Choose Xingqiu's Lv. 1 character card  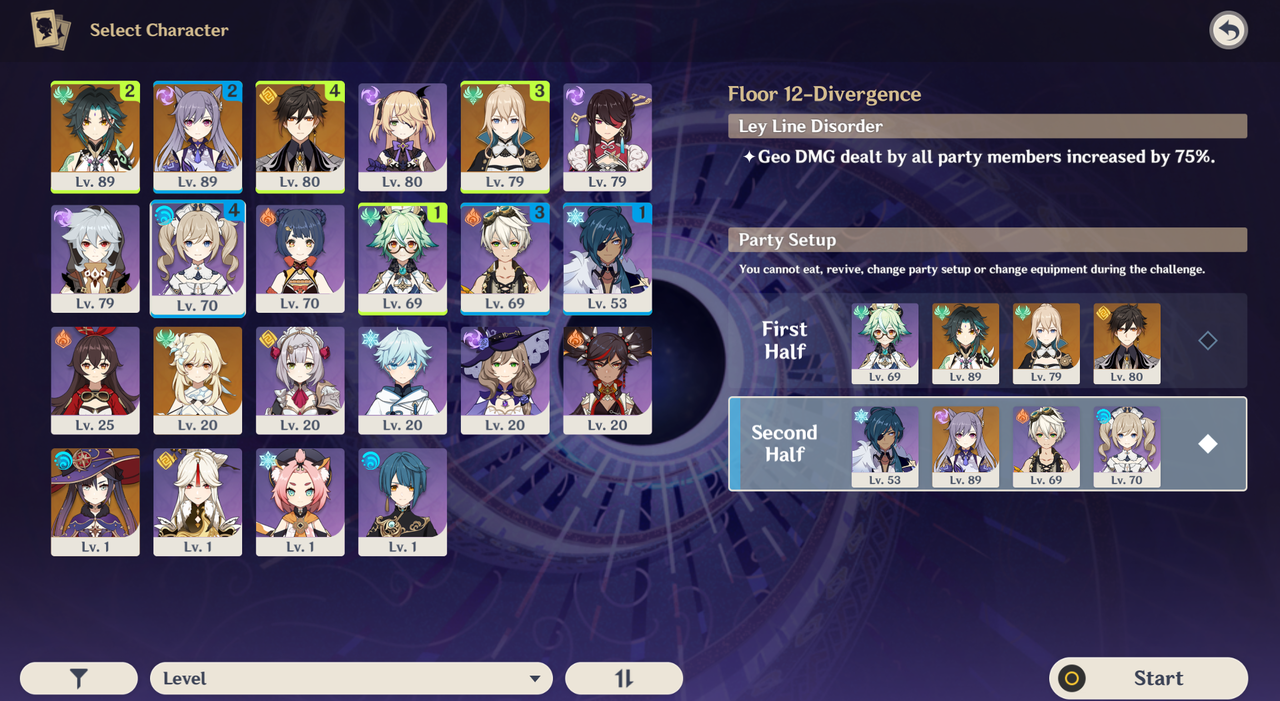click(x=403, y=501)
